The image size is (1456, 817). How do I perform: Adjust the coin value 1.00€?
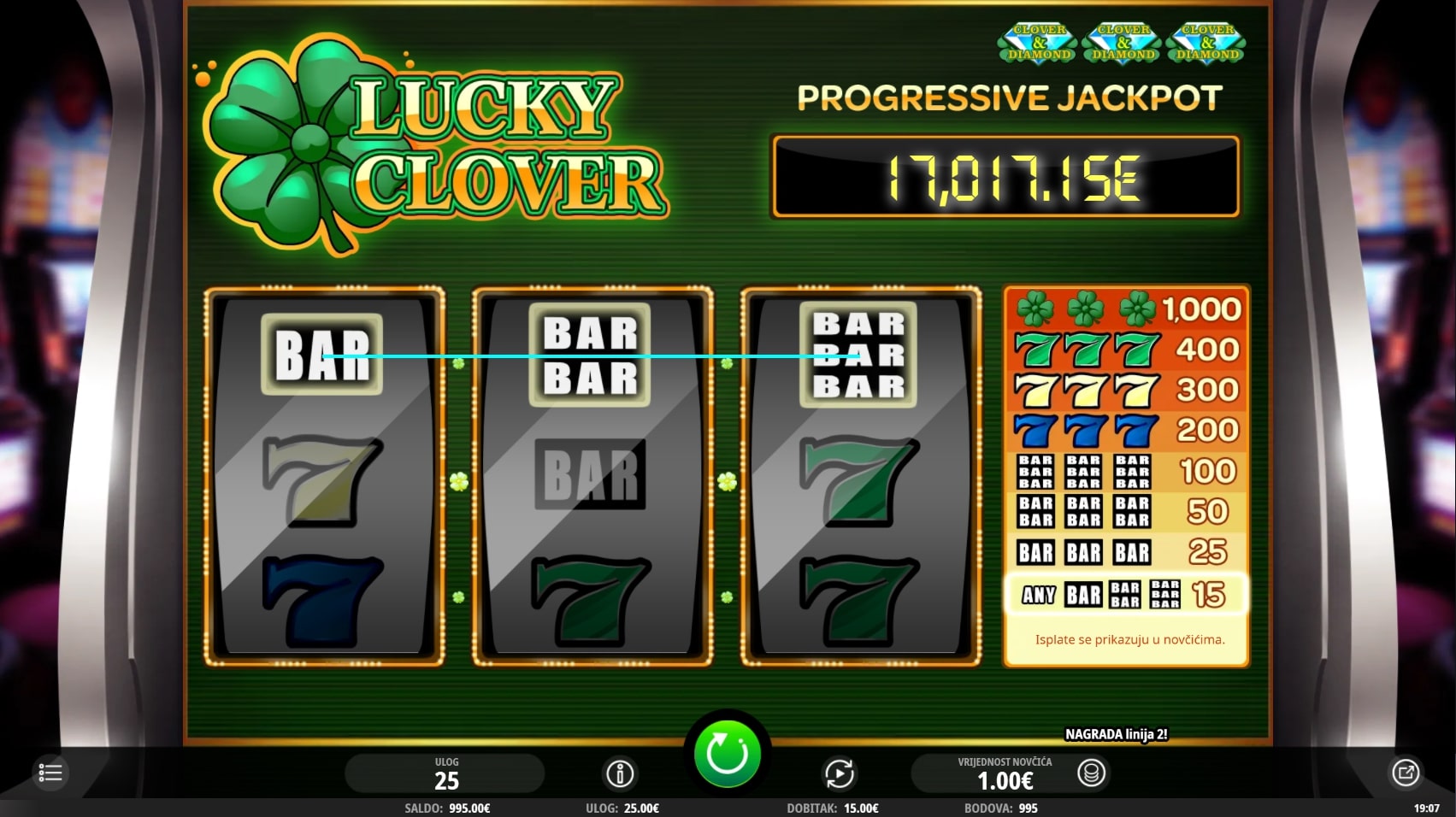pos(1004,774)
